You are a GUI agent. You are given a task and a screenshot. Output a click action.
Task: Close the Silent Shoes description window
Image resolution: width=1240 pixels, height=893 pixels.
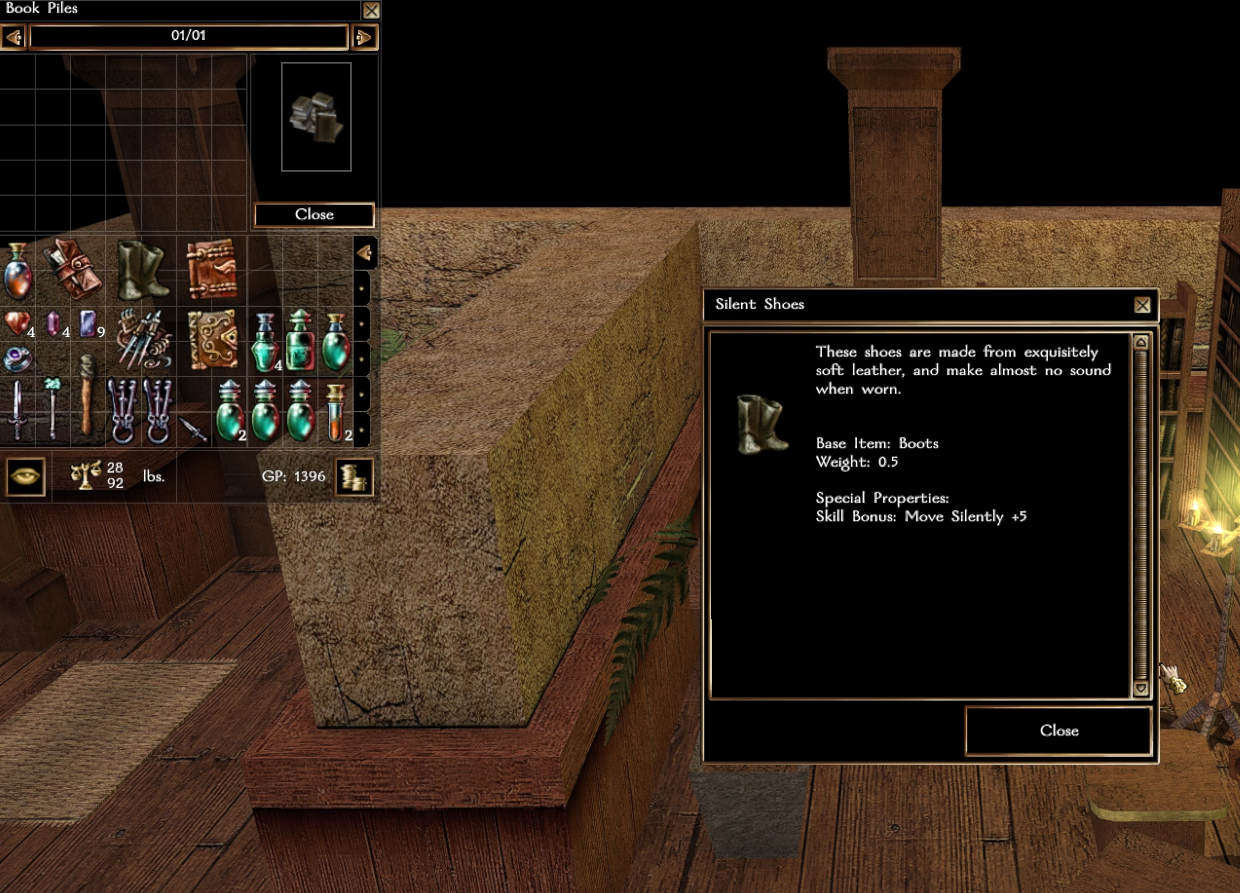[1058, 731]
